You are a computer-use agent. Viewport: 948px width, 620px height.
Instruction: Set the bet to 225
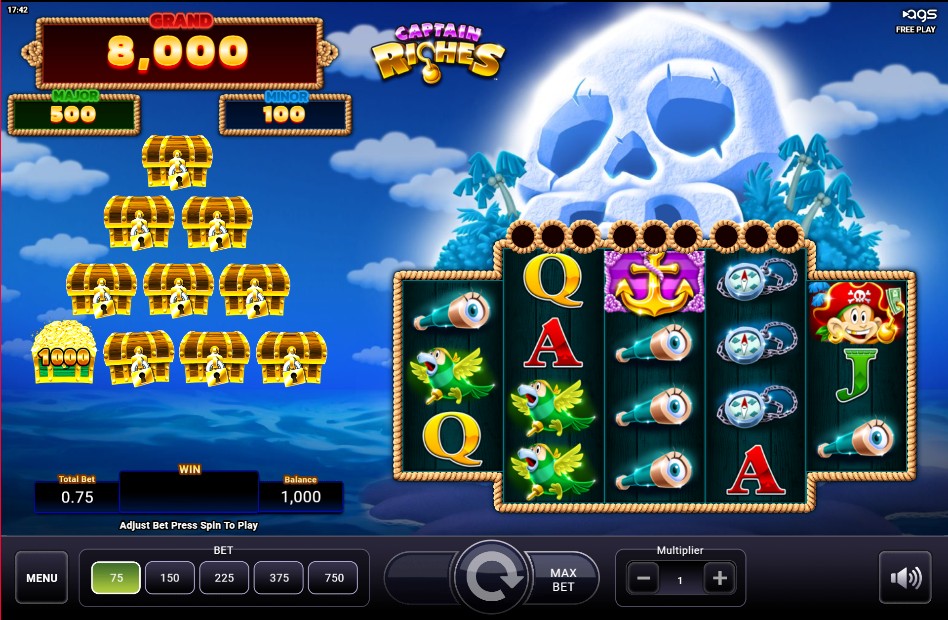[x=224, y=578]
